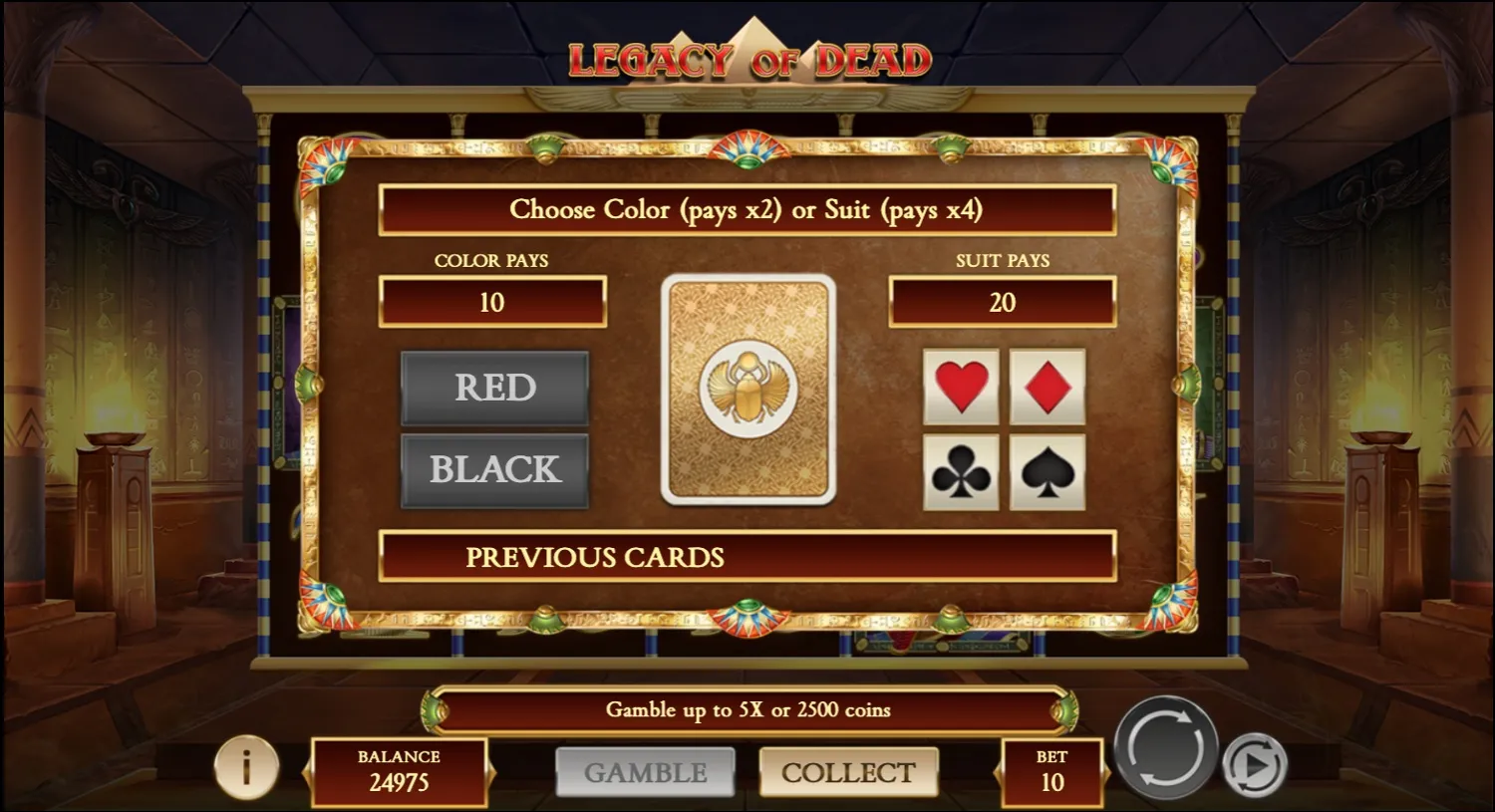The width and height of the screenshot is (1495, 812).
Task: Select the diamonds suit icon
Action: 1046,389
